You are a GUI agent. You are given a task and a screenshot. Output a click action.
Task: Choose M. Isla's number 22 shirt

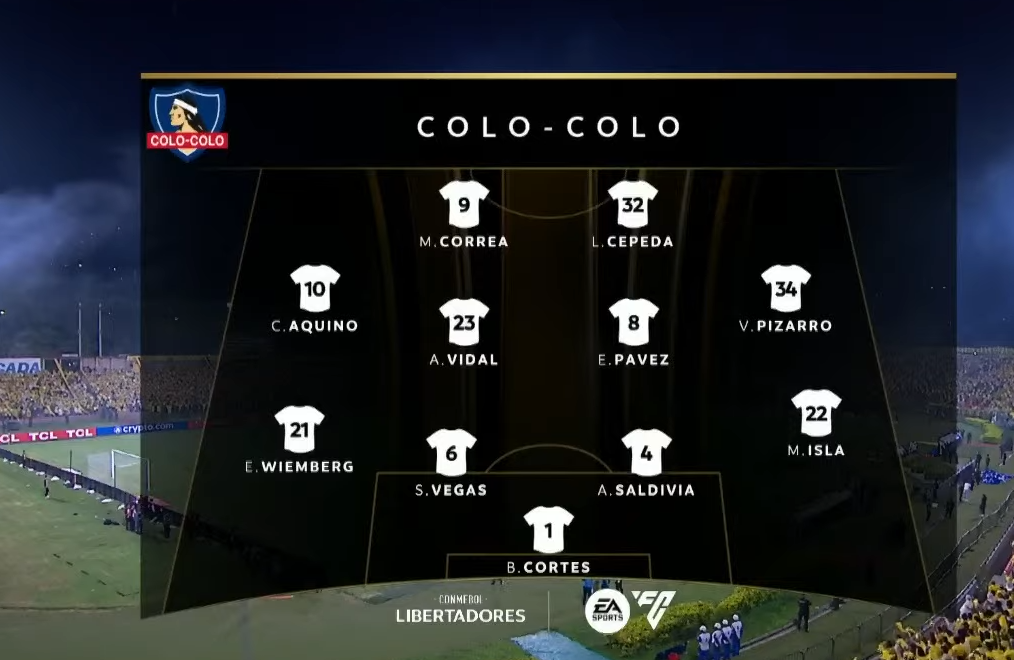[x=816, y=413]
